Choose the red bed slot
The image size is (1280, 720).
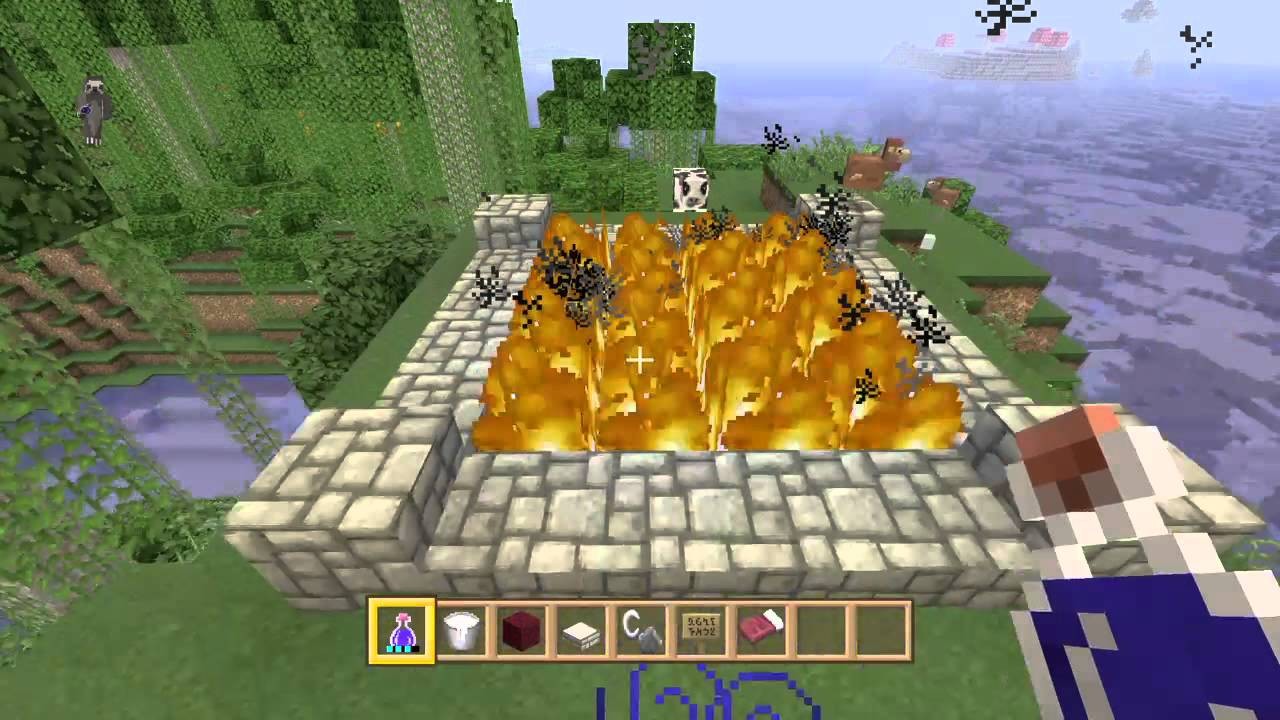[x=760, y=631]
